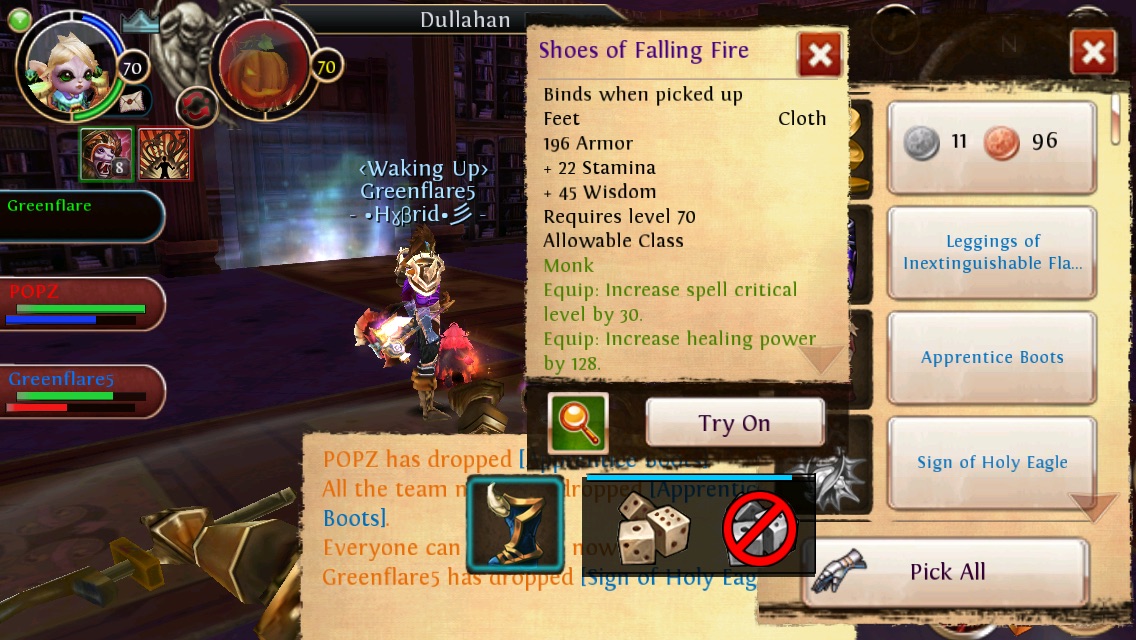Click the magnifying glass inspect icon
1136x640 pixels.
tap(578, 423)
